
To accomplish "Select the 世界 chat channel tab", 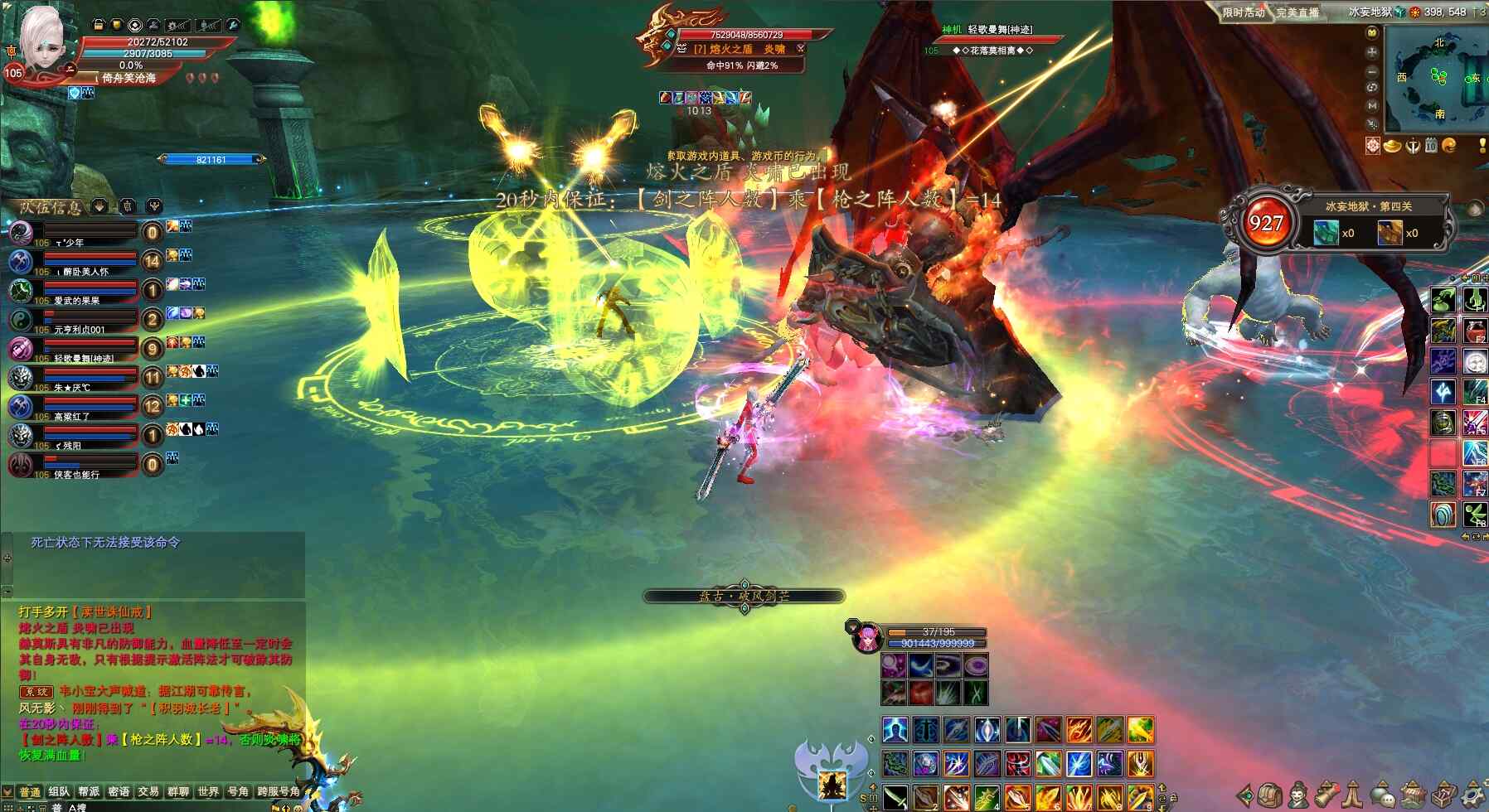I will [x=208, y=791].
